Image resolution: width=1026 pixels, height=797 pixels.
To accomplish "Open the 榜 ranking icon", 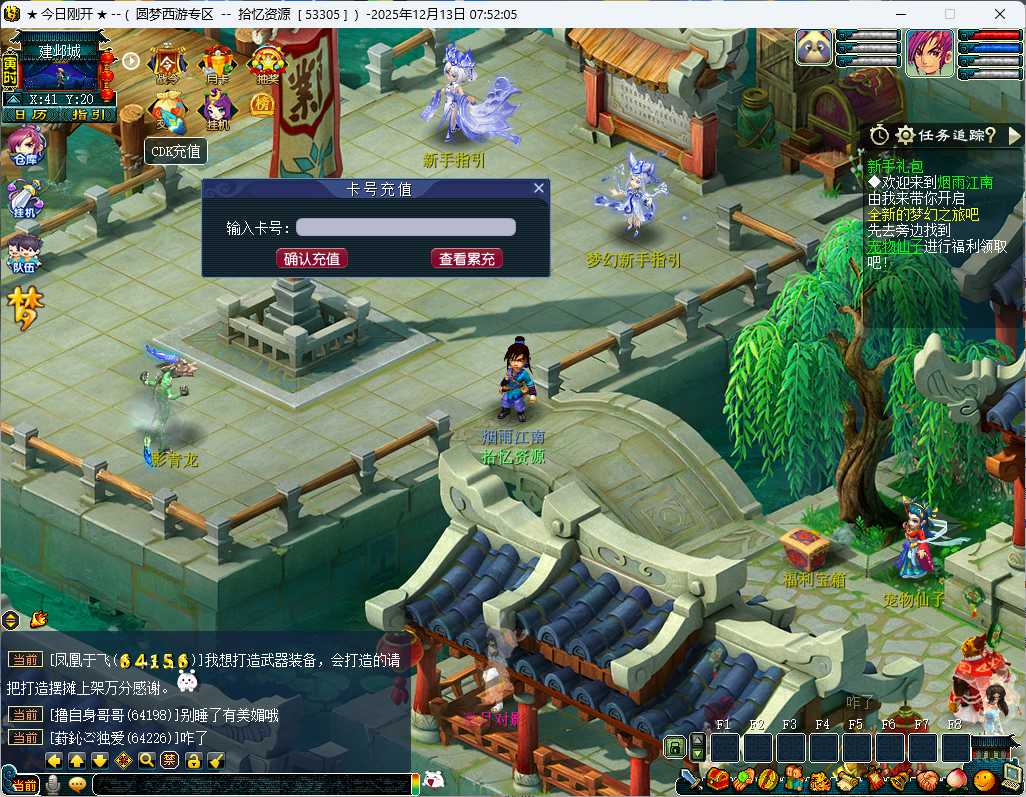I will click(262, 106).
